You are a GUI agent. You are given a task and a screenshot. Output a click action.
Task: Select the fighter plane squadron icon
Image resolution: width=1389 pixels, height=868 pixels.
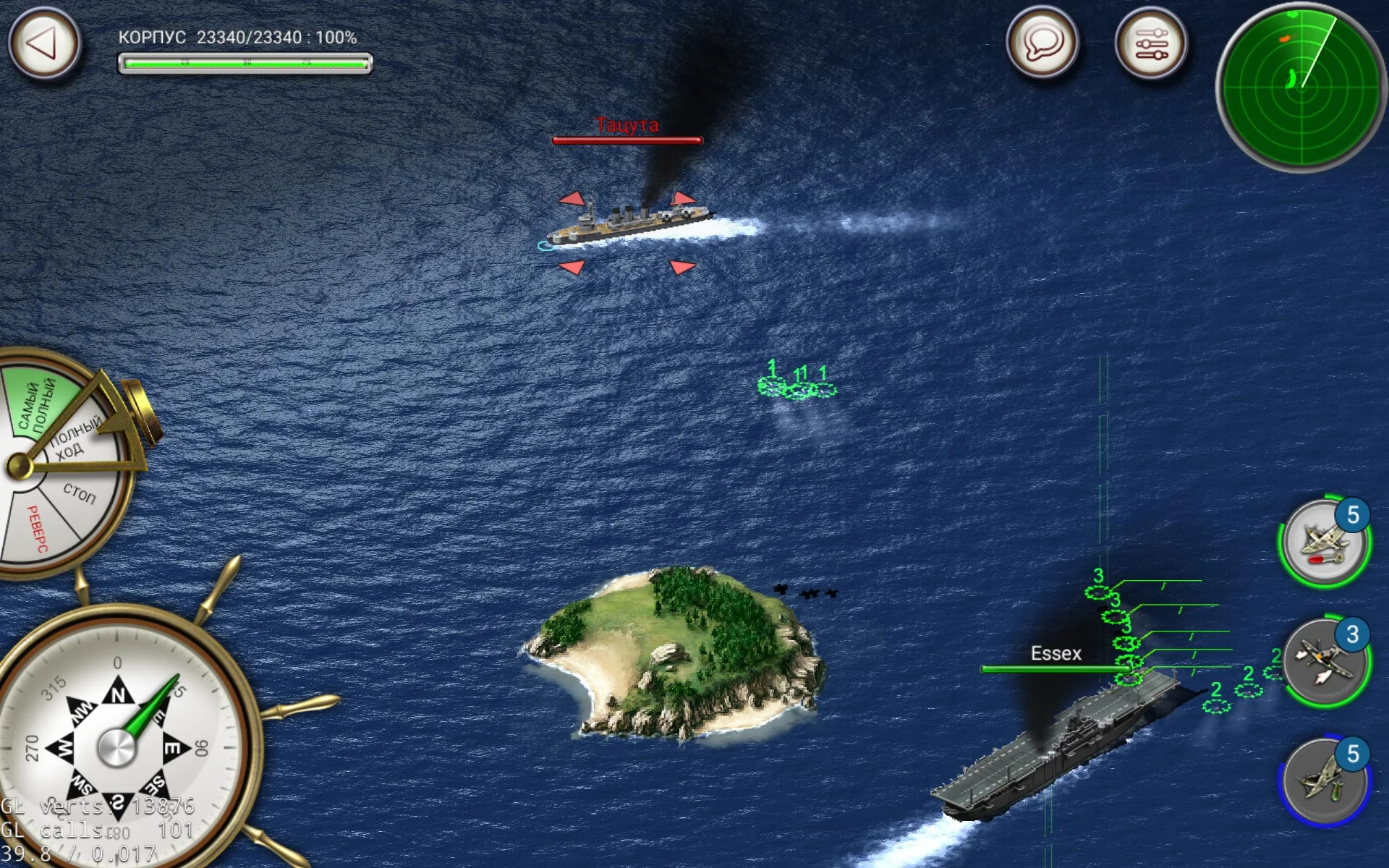tap(1325, 663)
